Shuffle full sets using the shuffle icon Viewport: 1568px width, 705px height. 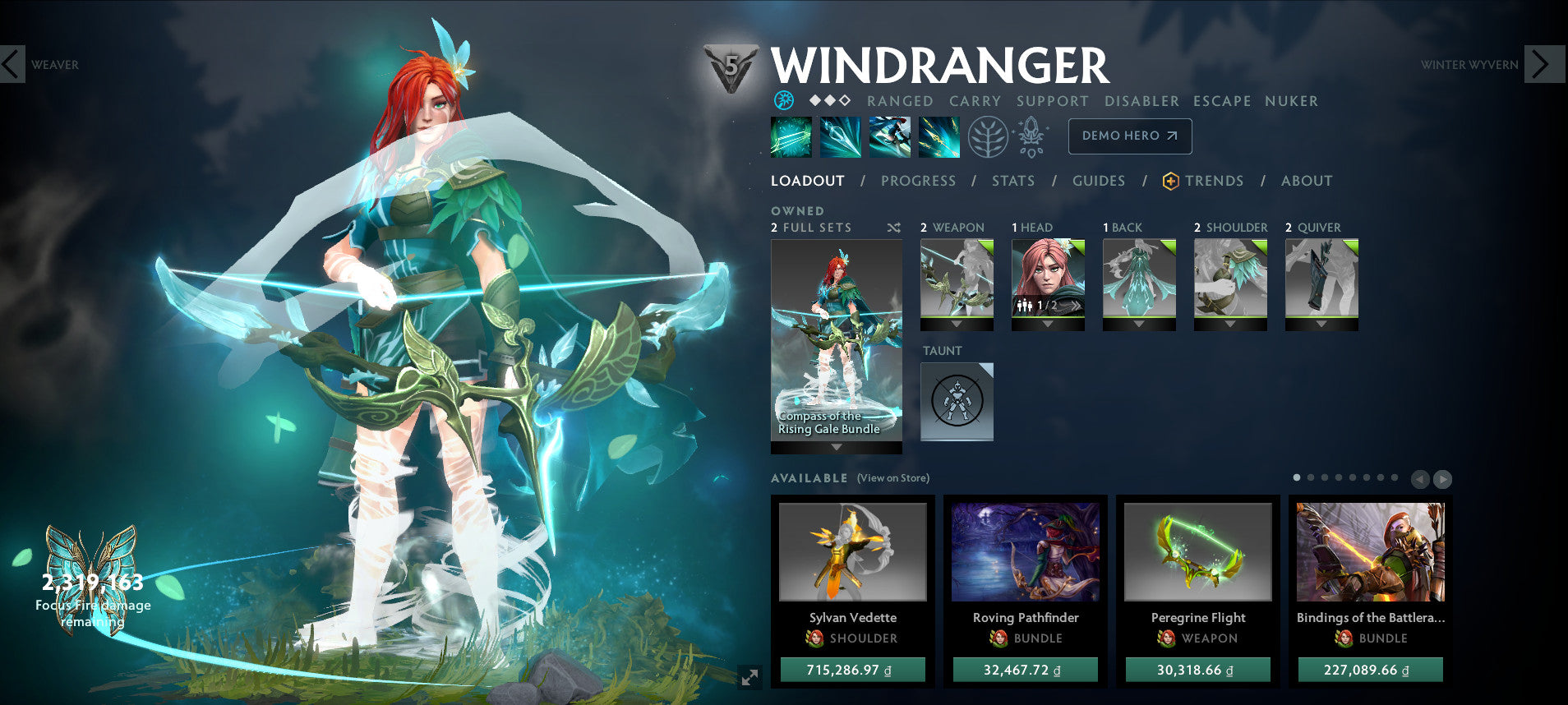tap(893, 228)
